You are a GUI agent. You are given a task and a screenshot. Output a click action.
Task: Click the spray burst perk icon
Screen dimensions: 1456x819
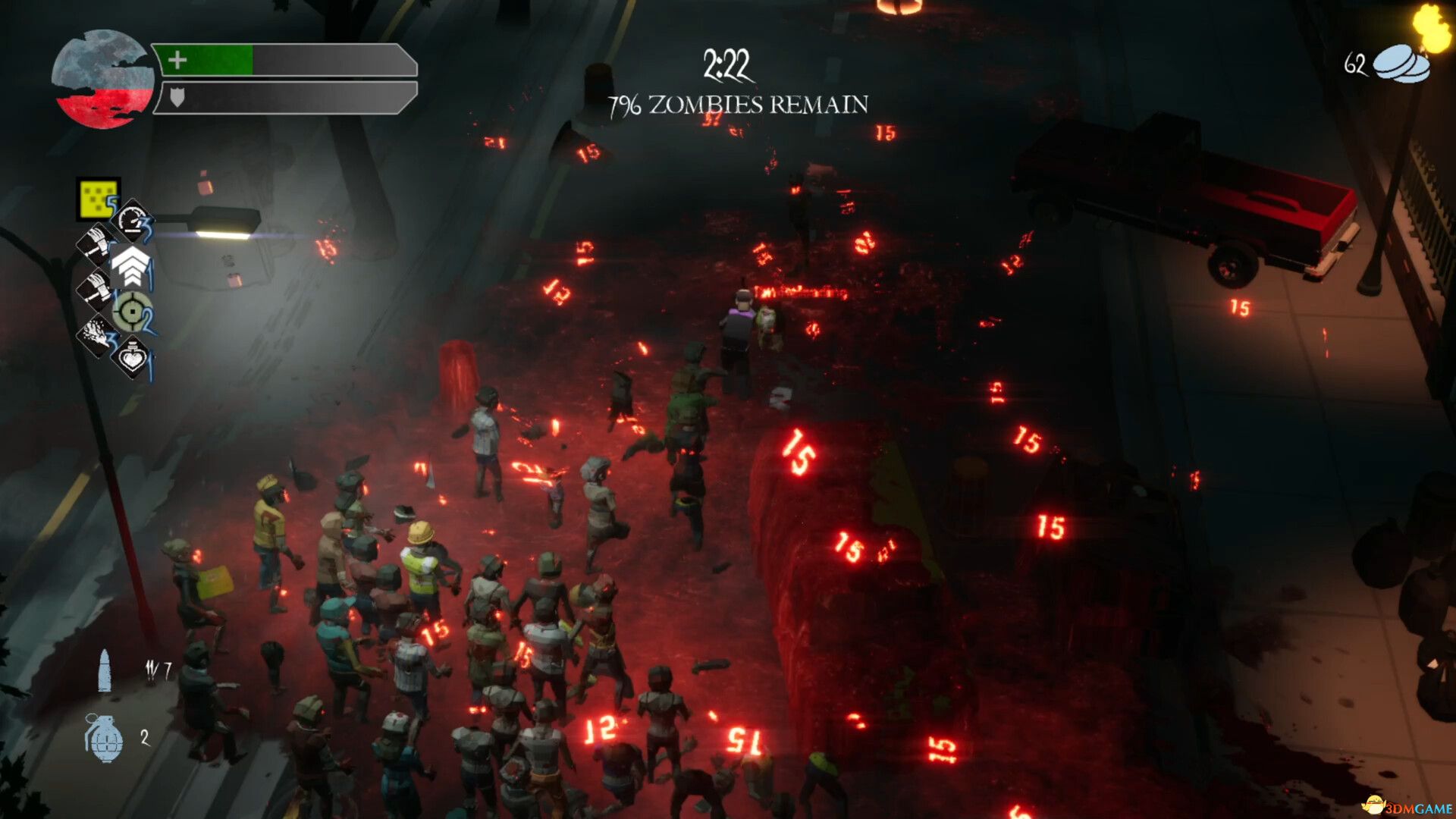(x=96, y=335)
